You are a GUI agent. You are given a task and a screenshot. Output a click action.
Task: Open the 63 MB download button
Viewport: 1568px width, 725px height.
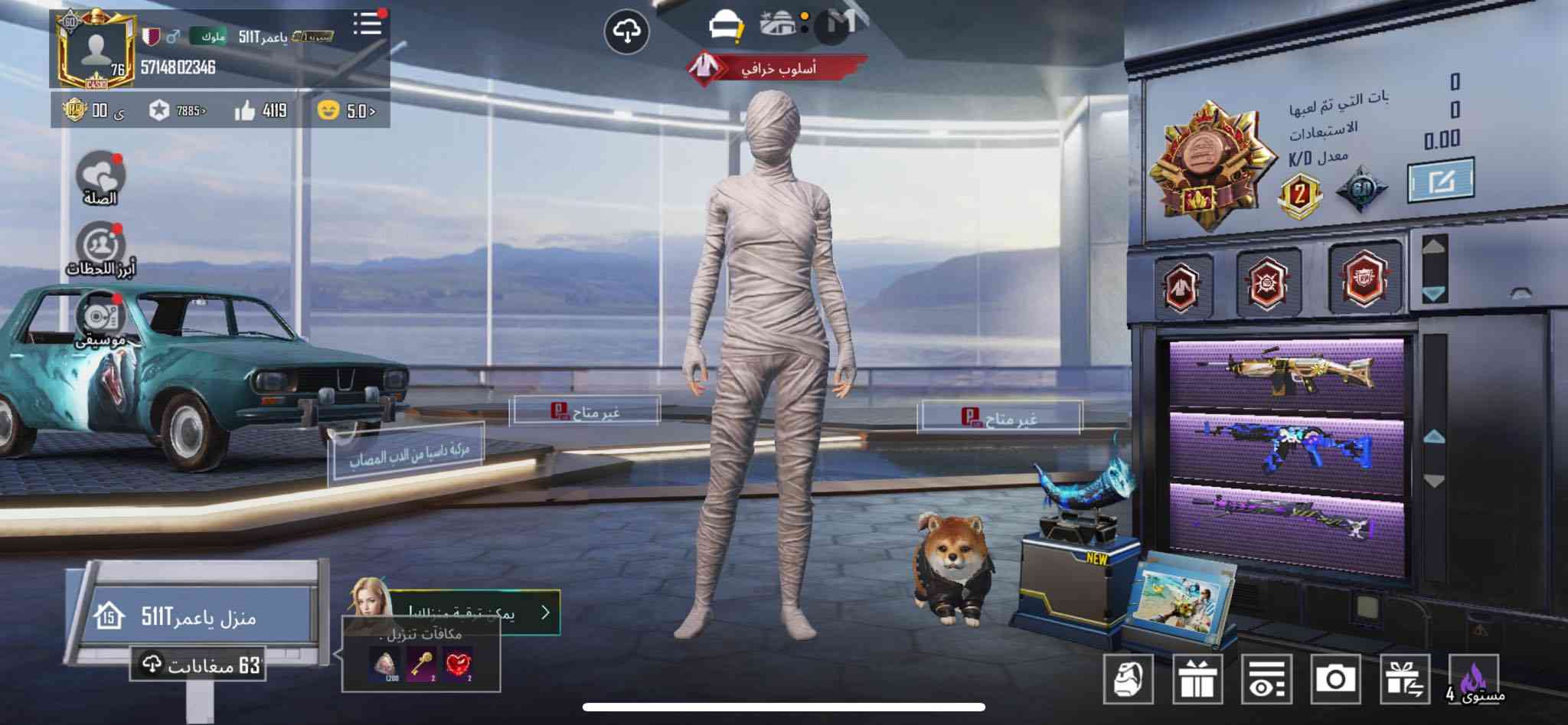(x=198, y=665)
